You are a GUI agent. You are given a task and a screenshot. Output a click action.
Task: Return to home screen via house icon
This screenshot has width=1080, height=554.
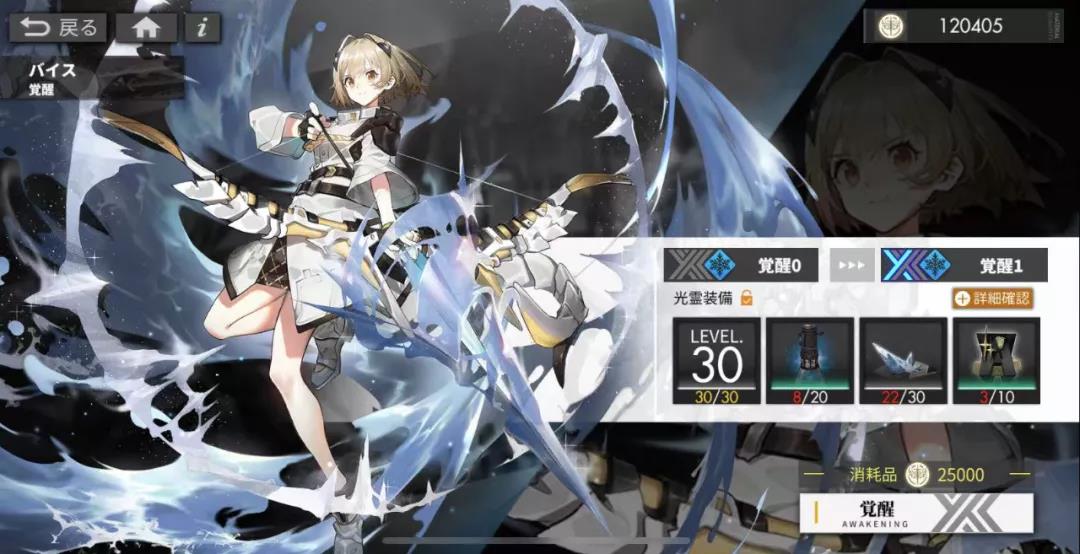(x=146, y=27)
